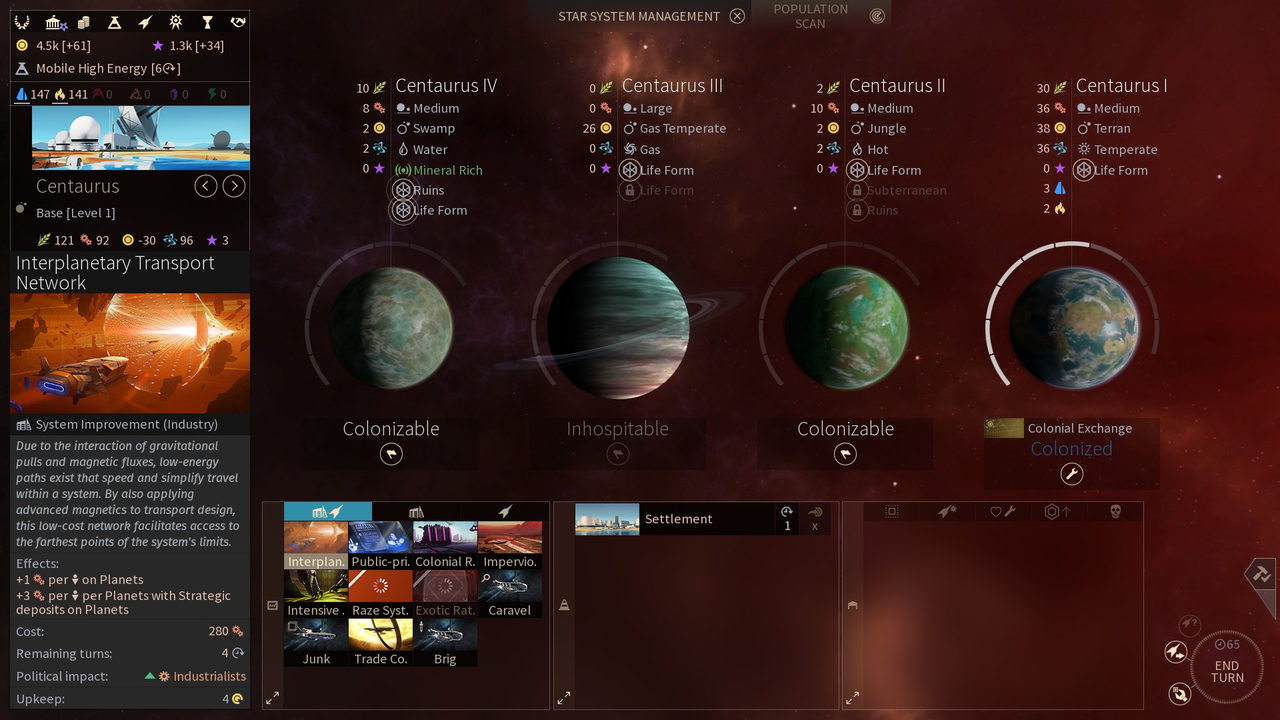Select Interplanetary Transport Network improvement
1280x720 pixels.
pos(316,545)
